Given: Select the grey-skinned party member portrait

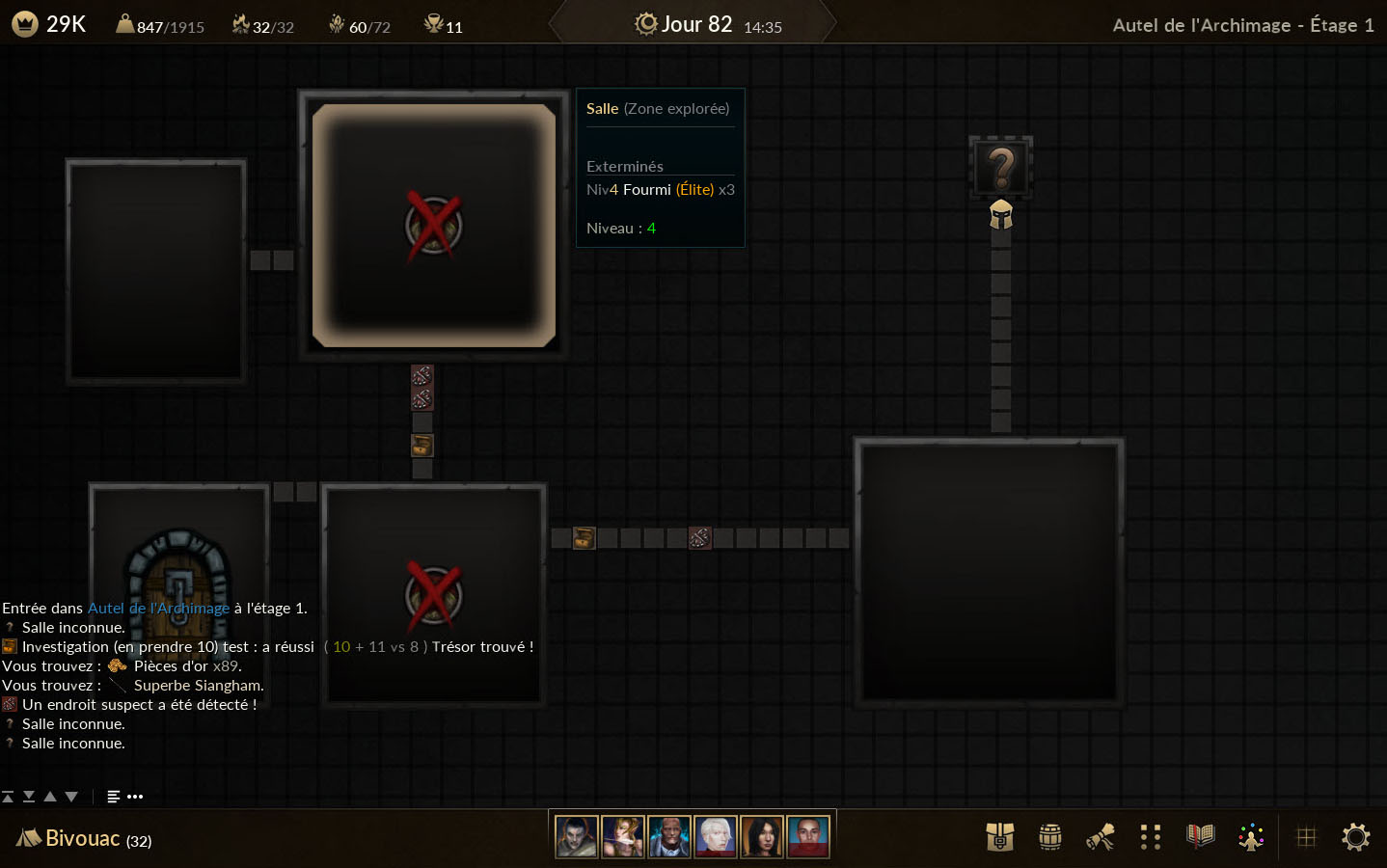Looking at the screenshot, I should click(577, 837).
